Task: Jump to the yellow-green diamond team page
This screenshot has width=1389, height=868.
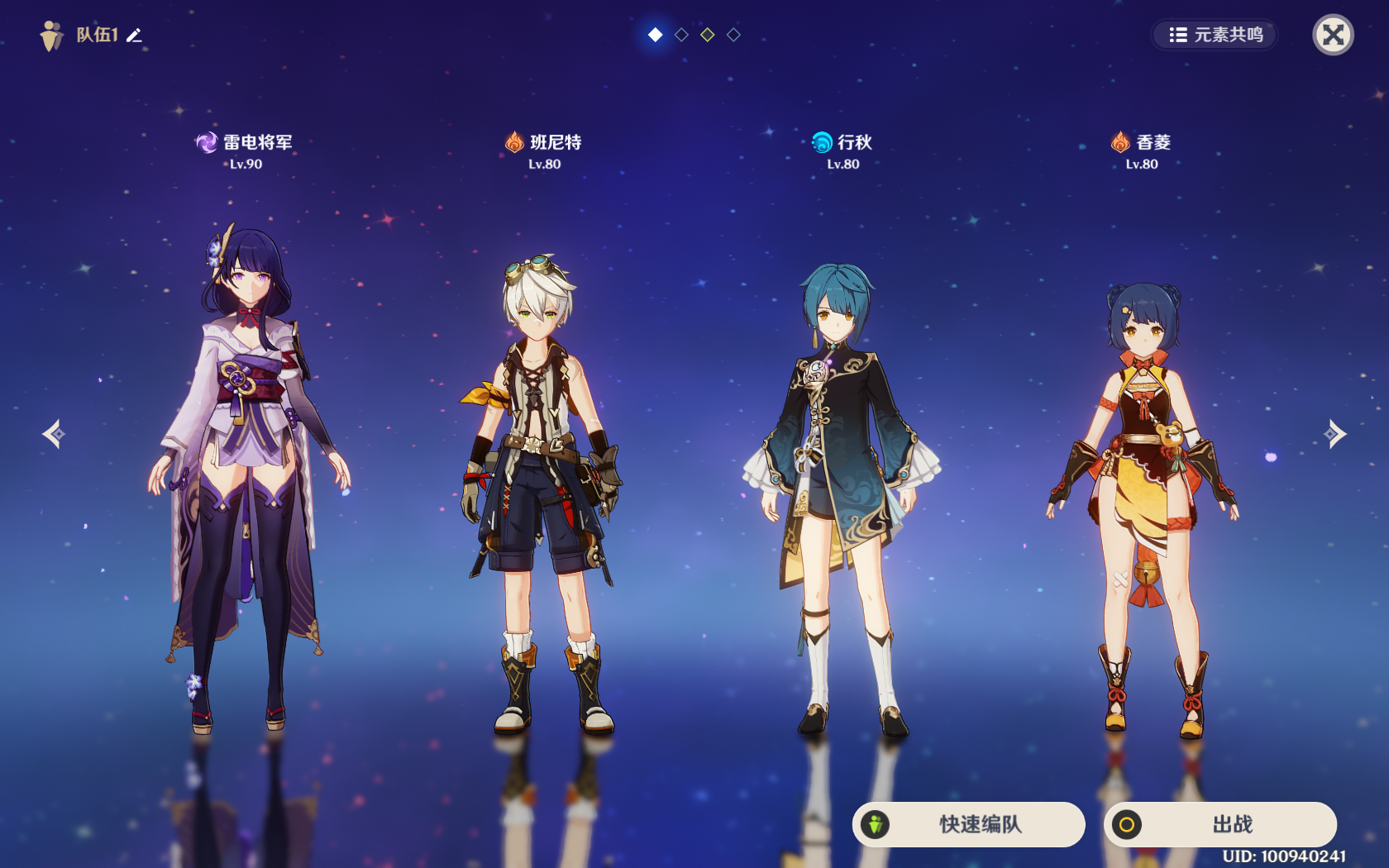Action: (x=707, y=35)
